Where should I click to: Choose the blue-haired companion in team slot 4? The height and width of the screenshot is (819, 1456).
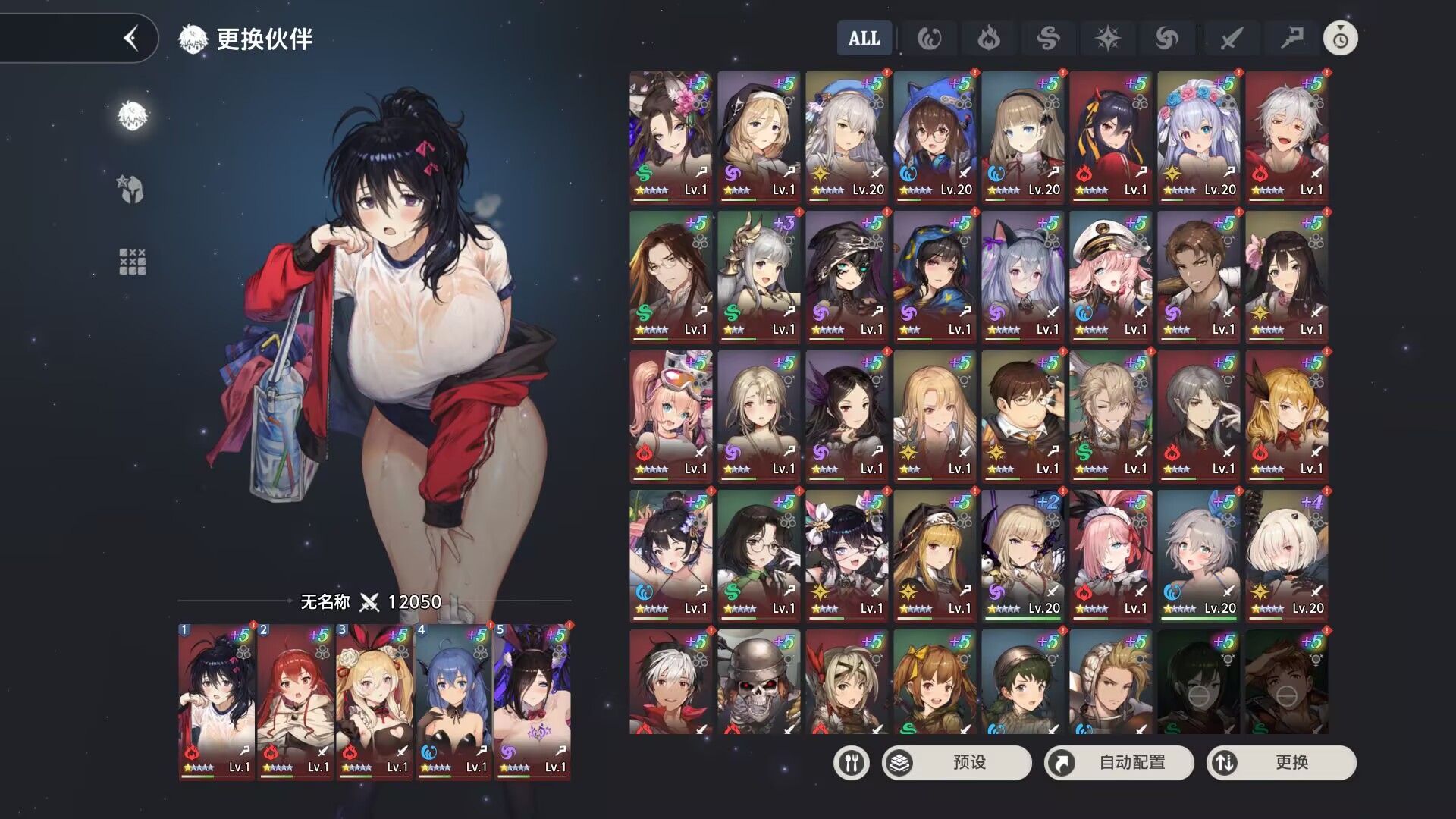click(453, 701)
